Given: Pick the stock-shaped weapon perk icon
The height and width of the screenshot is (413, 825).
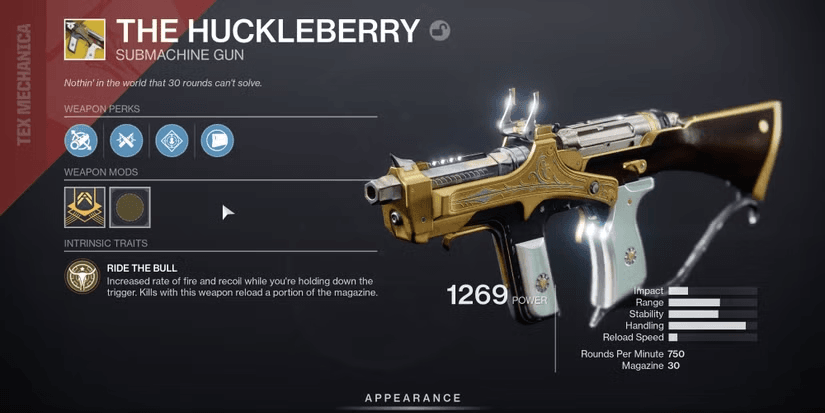Looking at the screenshot, I should [x=216, y=140].
